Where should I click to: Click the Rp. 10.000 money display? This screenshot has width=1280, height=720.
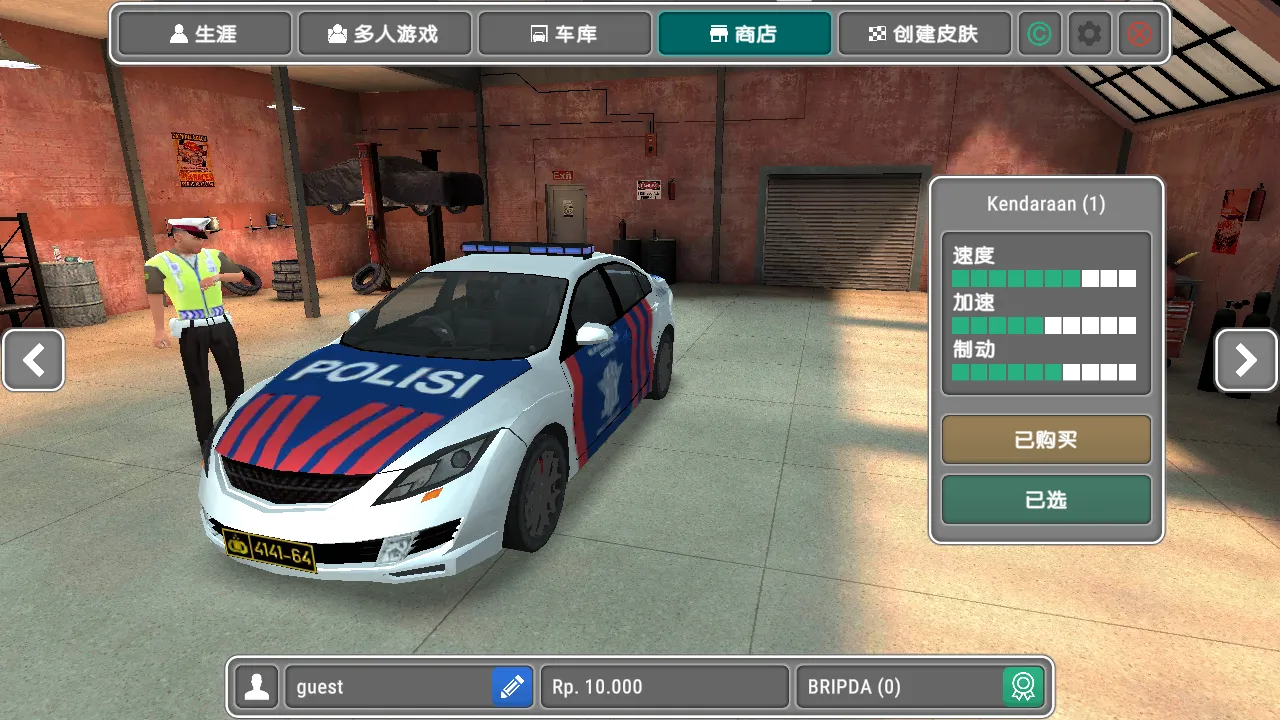point(663,687)
